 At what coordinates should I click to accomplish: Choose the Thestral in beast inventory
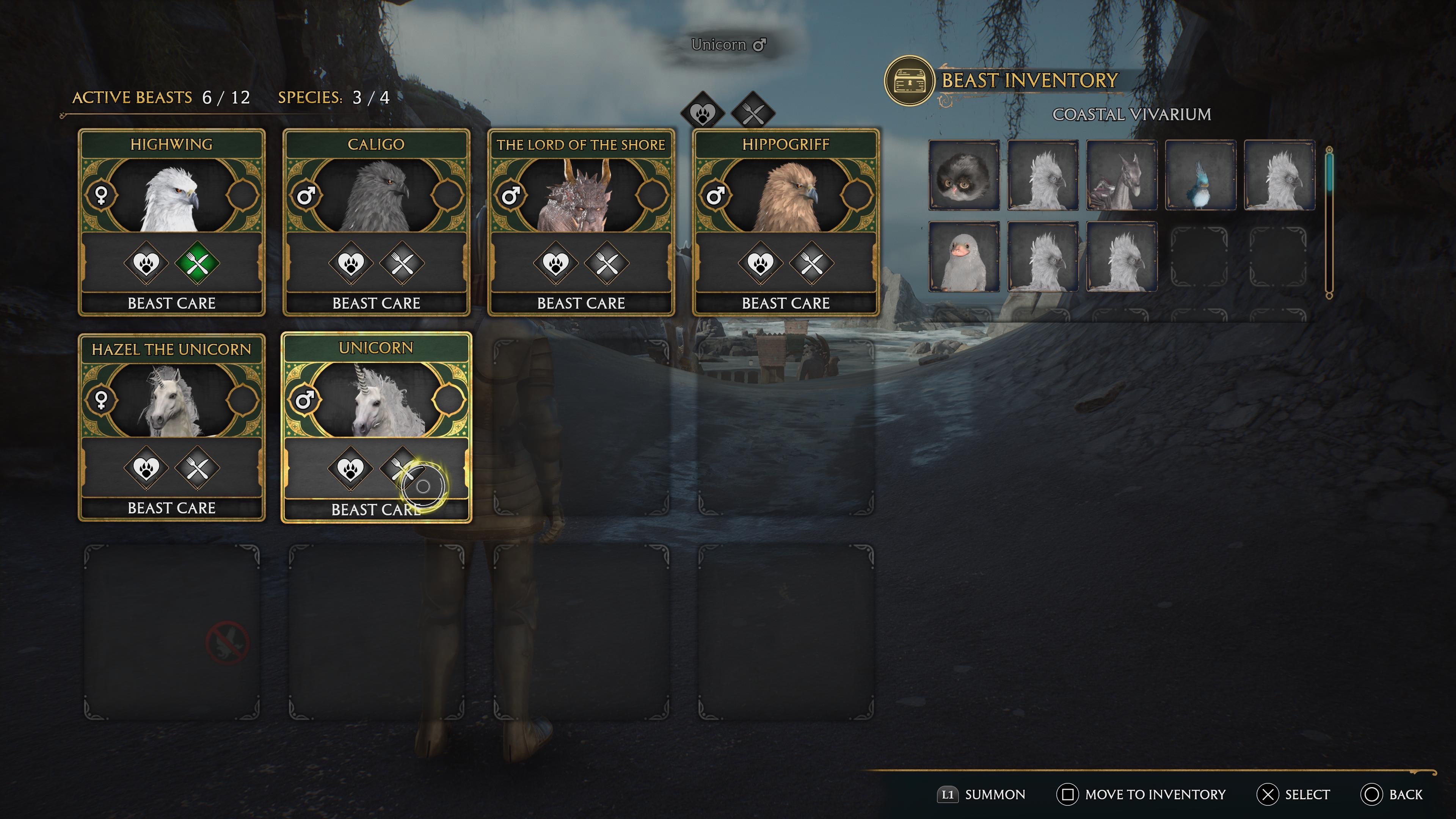pyautogui.click(x=1122, y=176)
